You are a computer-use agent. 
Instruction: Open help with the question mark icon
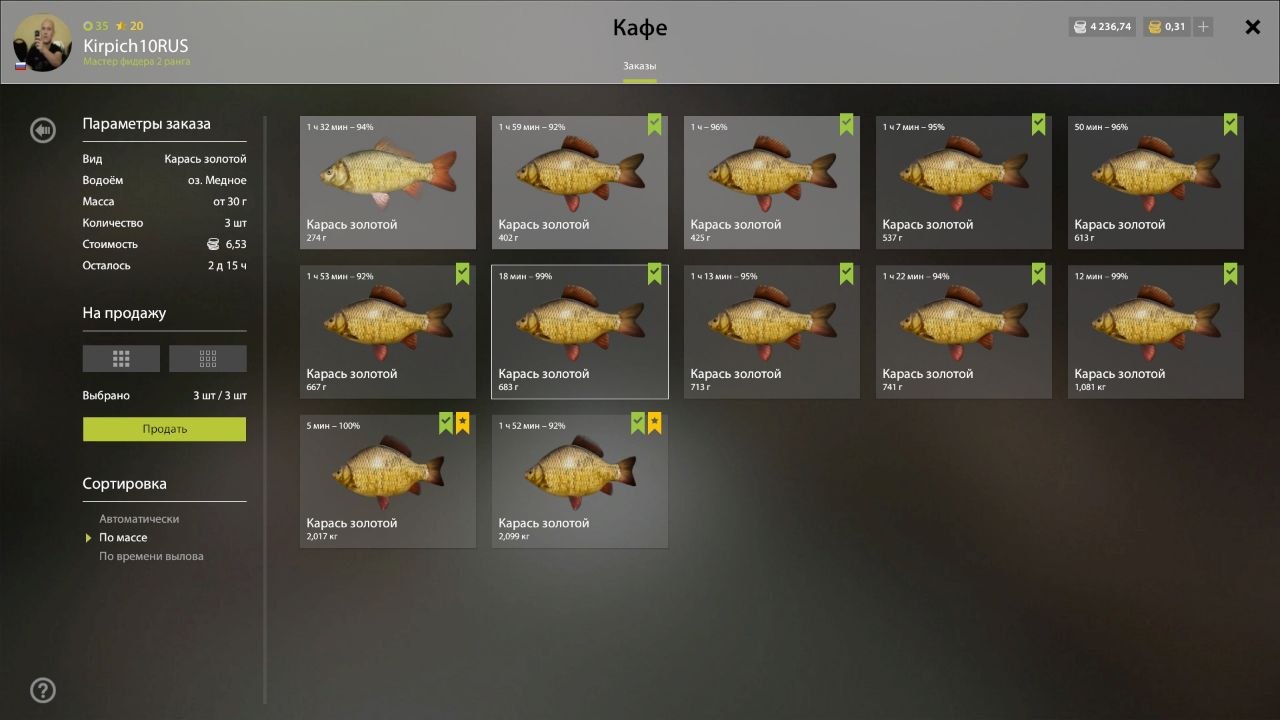[43, 690]
